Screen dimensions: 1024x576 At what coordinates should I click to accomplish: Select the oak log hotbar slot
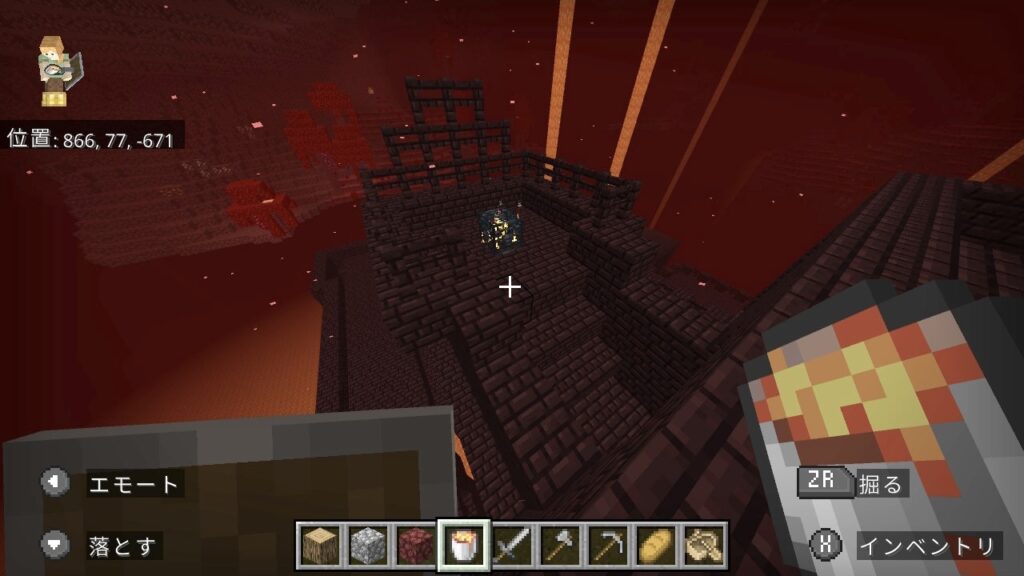pos(320,545)
